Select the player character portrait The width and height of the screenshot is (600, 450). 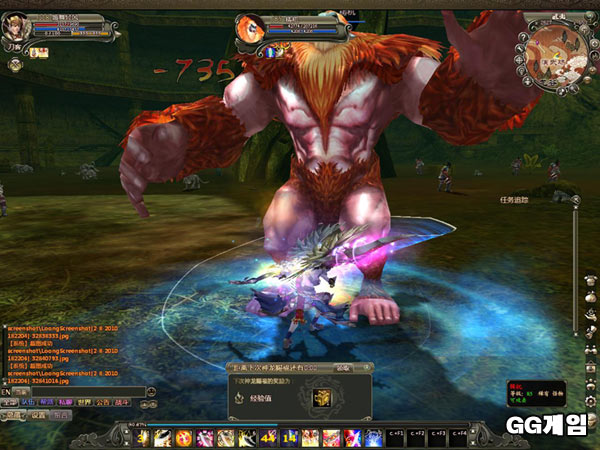point(16,24)
